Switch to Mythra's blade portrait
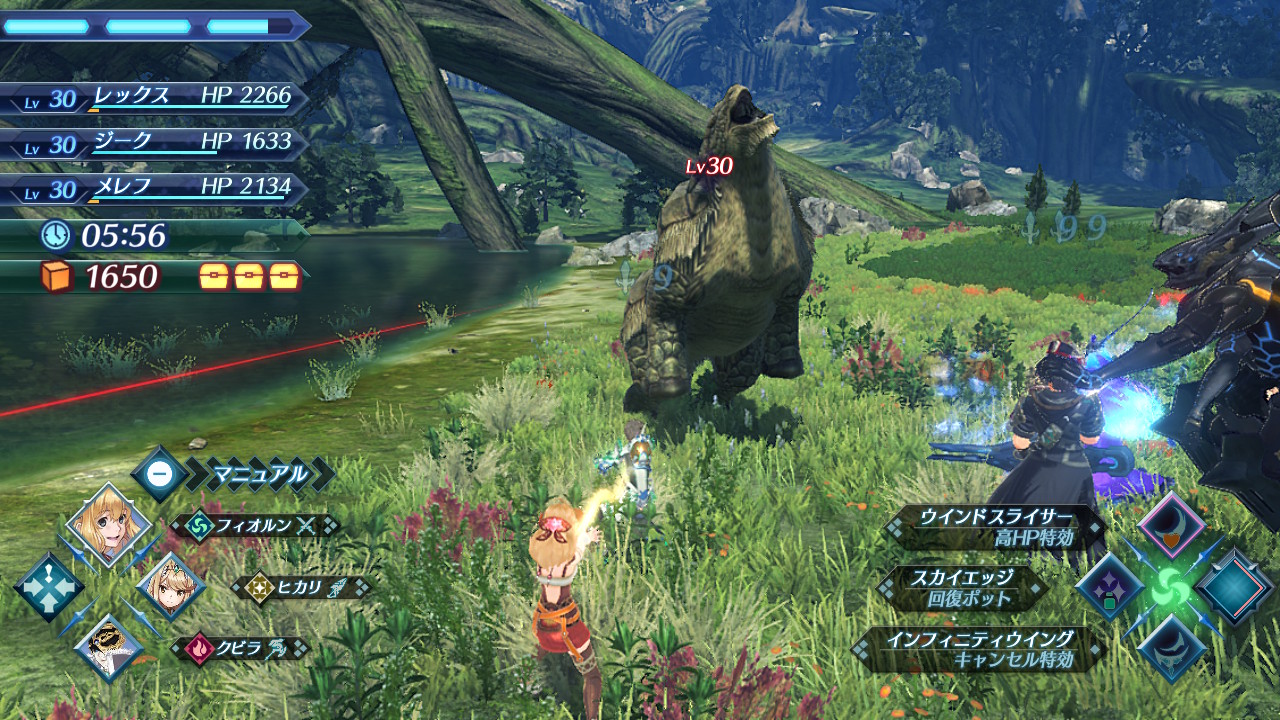Screen dimensions: 1280x720 pos(170,586)
